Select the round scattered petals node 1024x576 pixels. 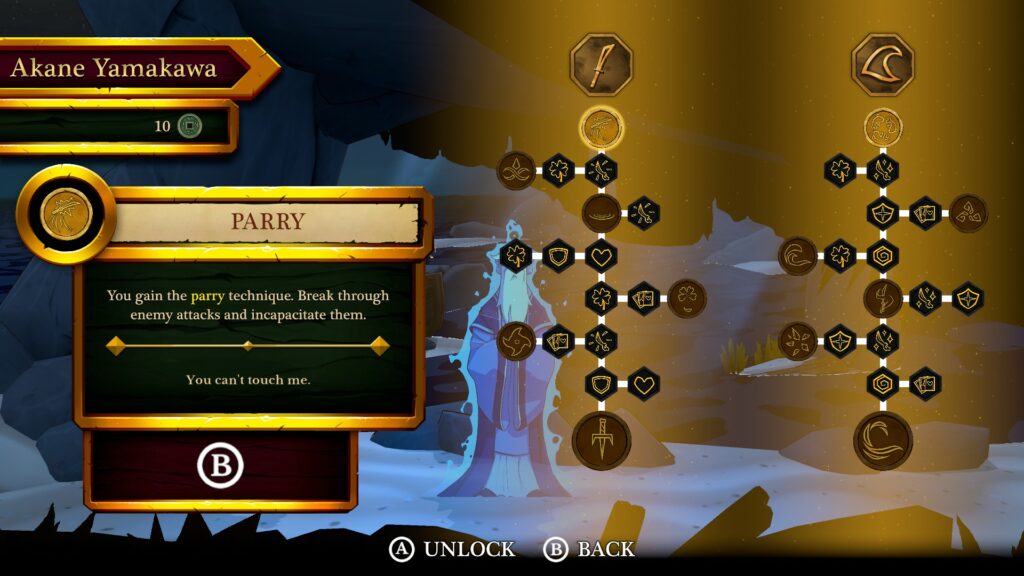point(798,340)
